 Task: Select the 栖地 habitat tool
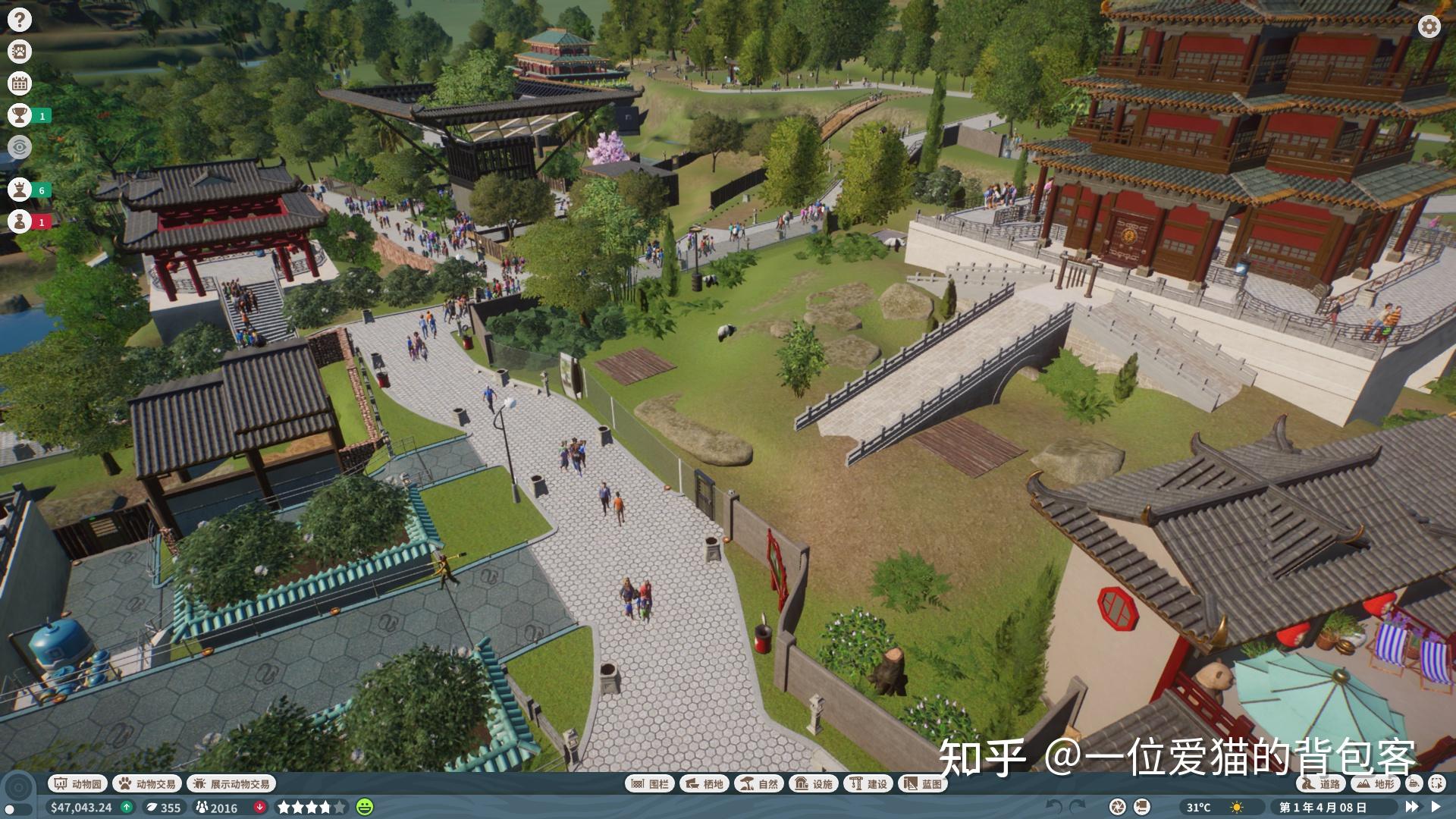click(x=704, y=784)
